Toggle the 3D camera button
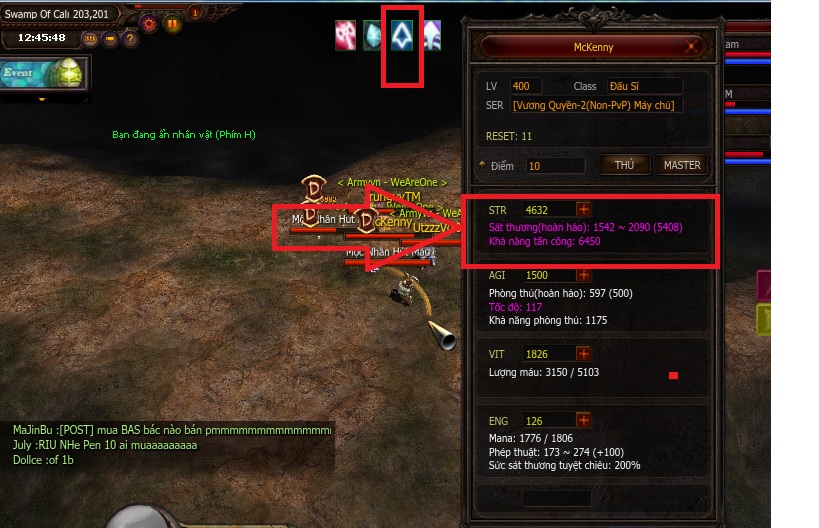 [90, 39]
